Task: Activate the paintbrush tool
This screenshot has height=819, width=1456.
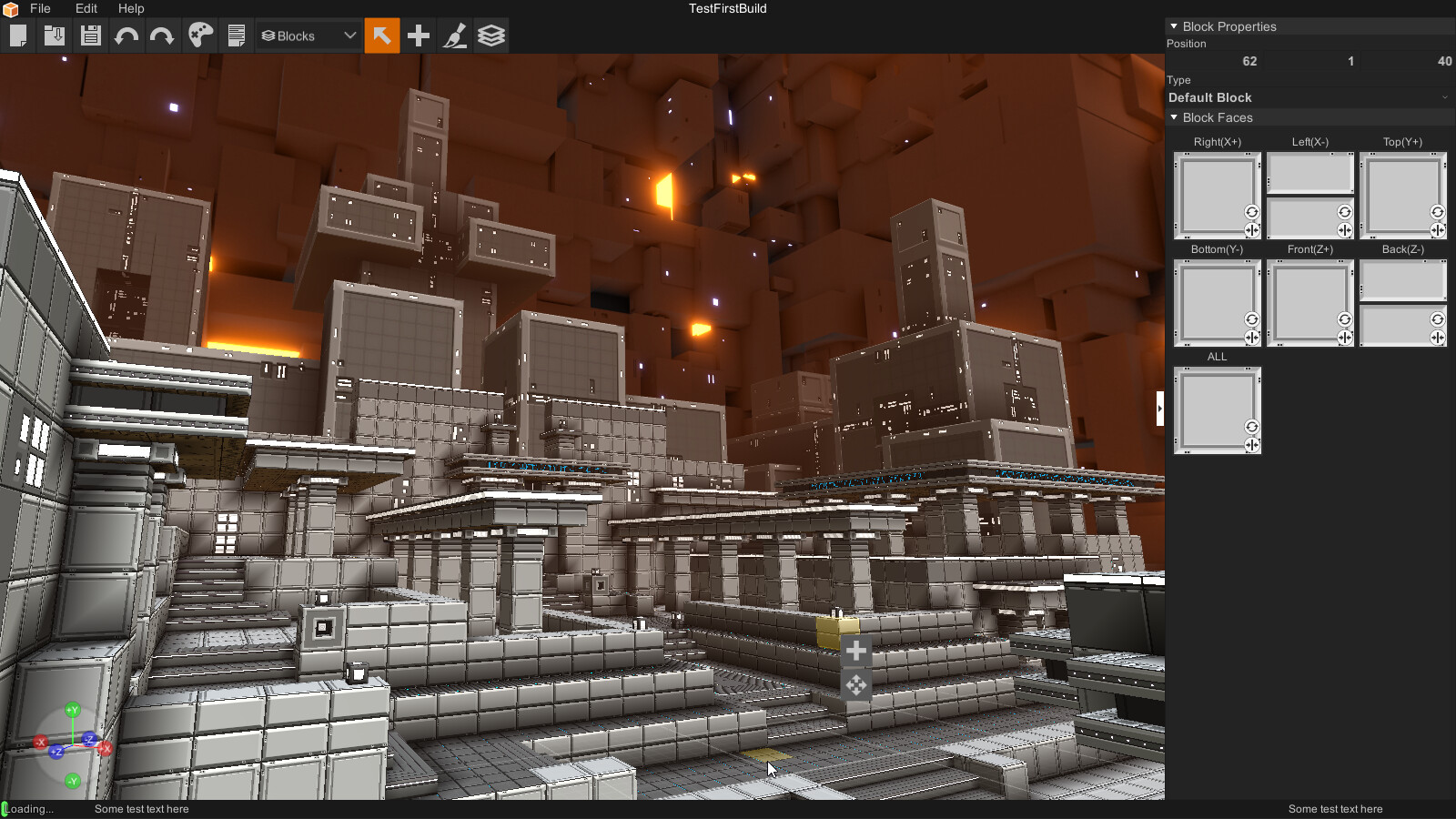Action: pyautogui.click(x=455, y=36)
